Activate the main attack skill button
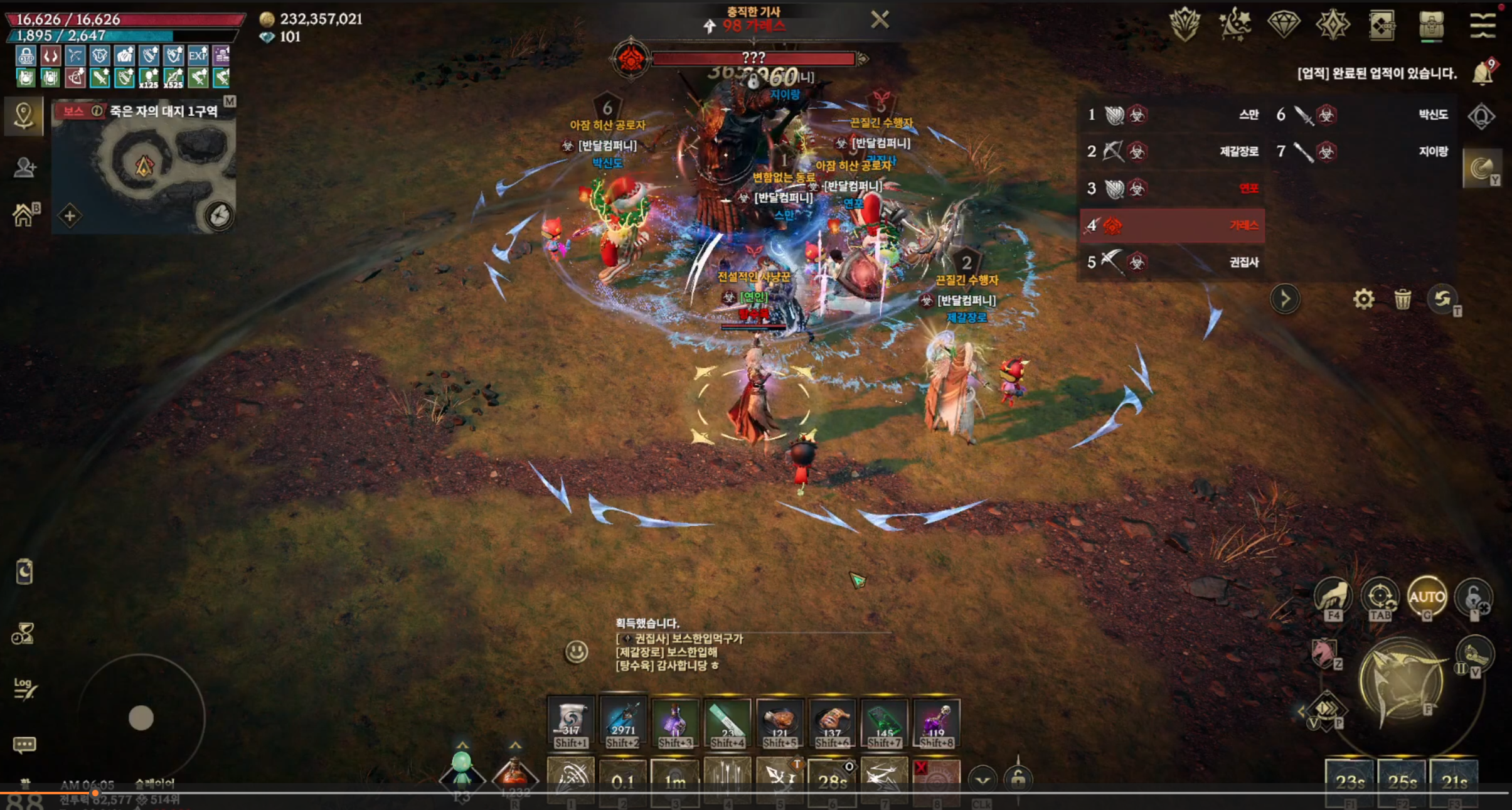Viewport: 1512px width, 810px height. (x=1402, y=682)
